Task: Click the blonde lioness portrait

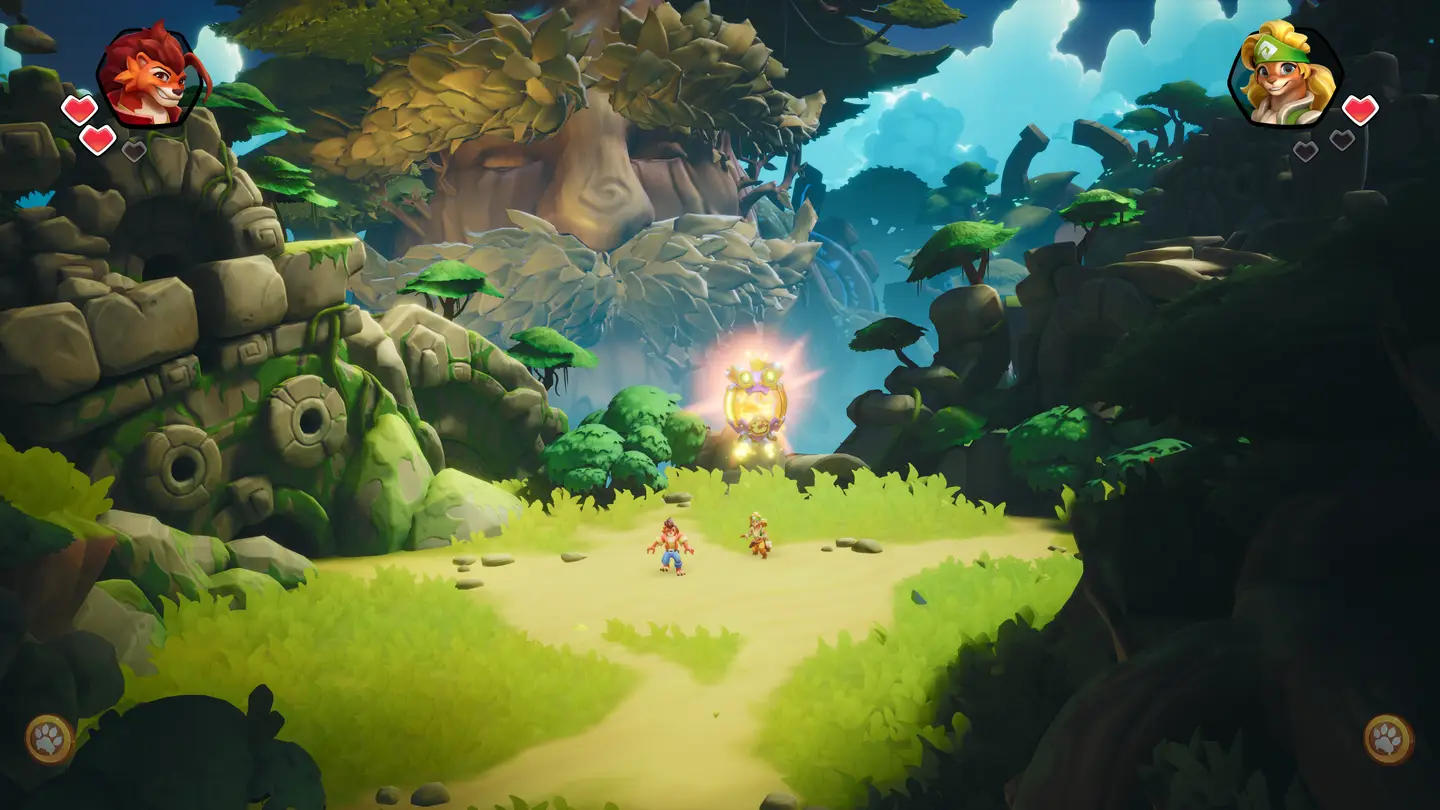Action: coord(1285,75)
